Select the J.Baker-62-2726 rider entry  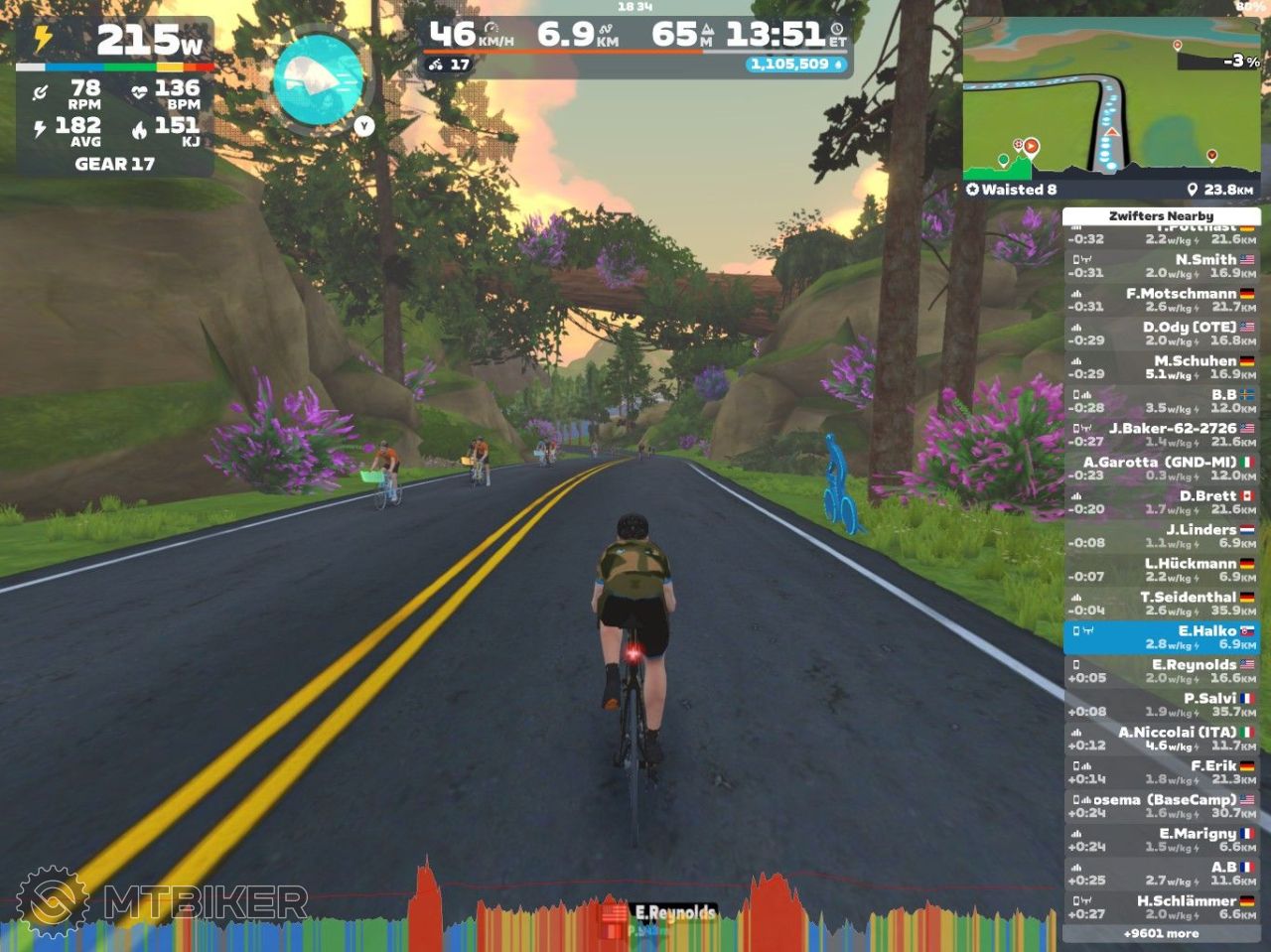1161,435
